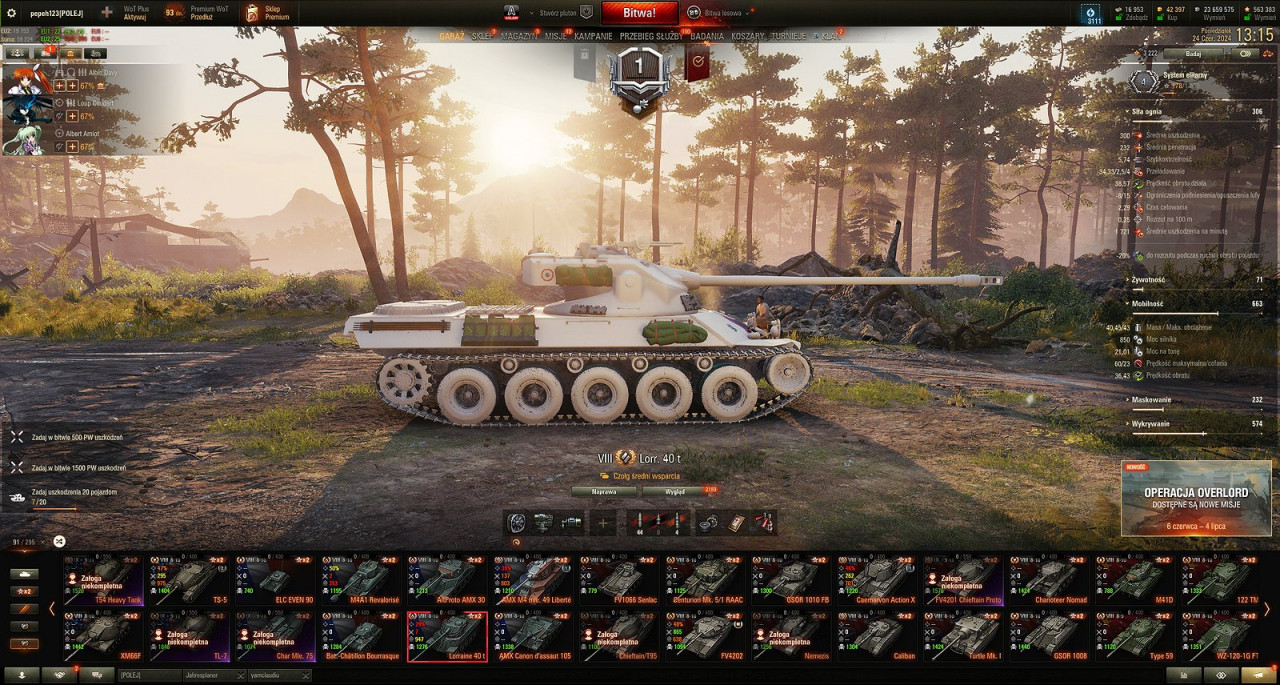Click the empty equipment slot with plus sign

point(603,522)
